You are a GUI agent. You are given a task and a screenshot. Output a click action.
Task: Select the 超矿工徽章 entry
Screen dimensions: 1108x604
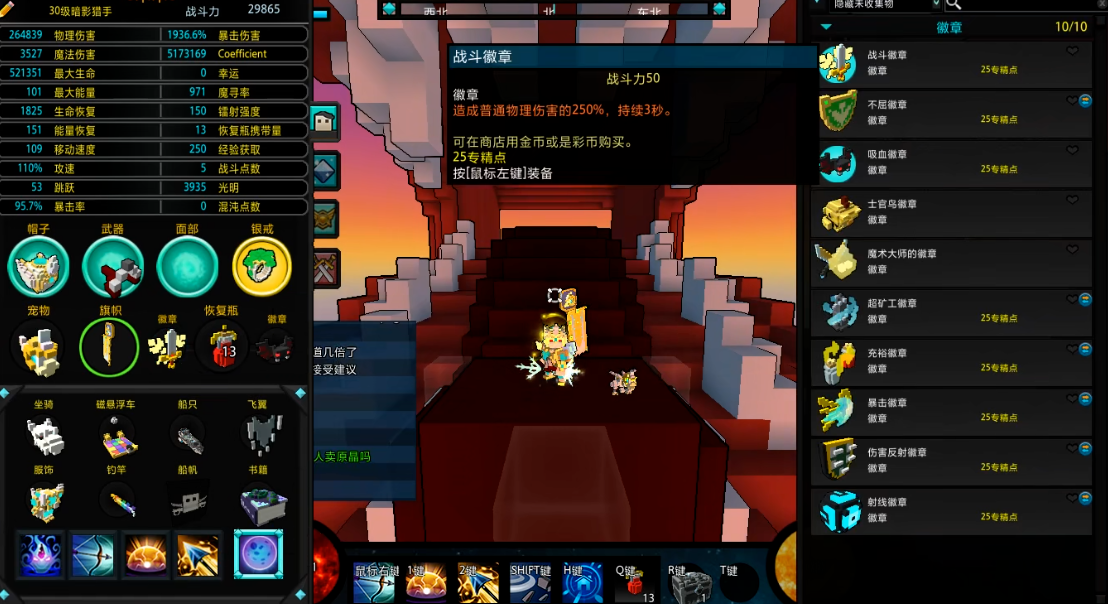950,311
